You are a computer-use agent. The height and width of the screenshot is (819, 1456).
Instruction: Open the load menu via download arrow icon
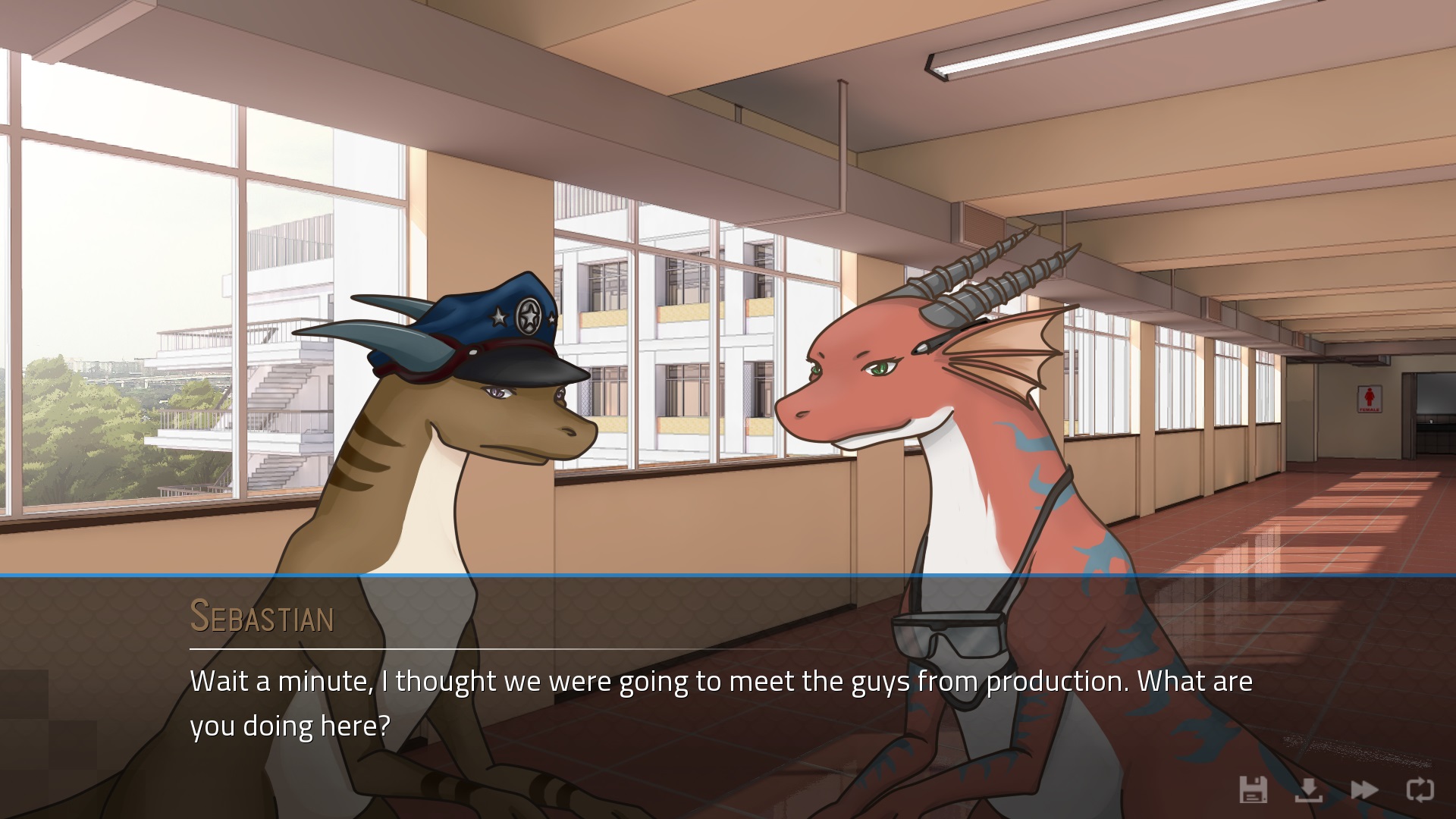click(x=1309, y=789)
